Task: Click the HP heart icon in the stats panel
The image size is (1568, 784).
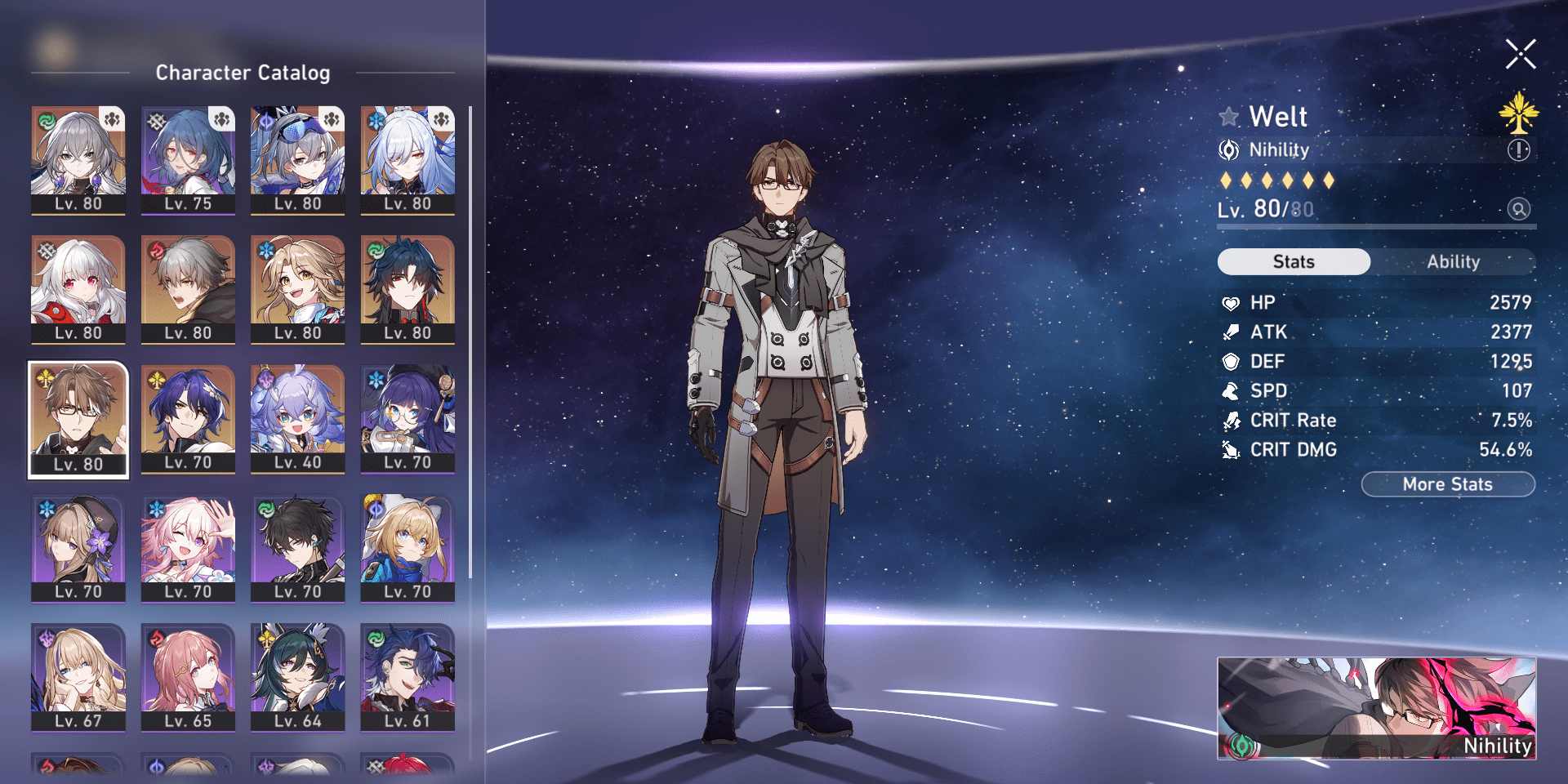Action: click(x=1232, y=302)
